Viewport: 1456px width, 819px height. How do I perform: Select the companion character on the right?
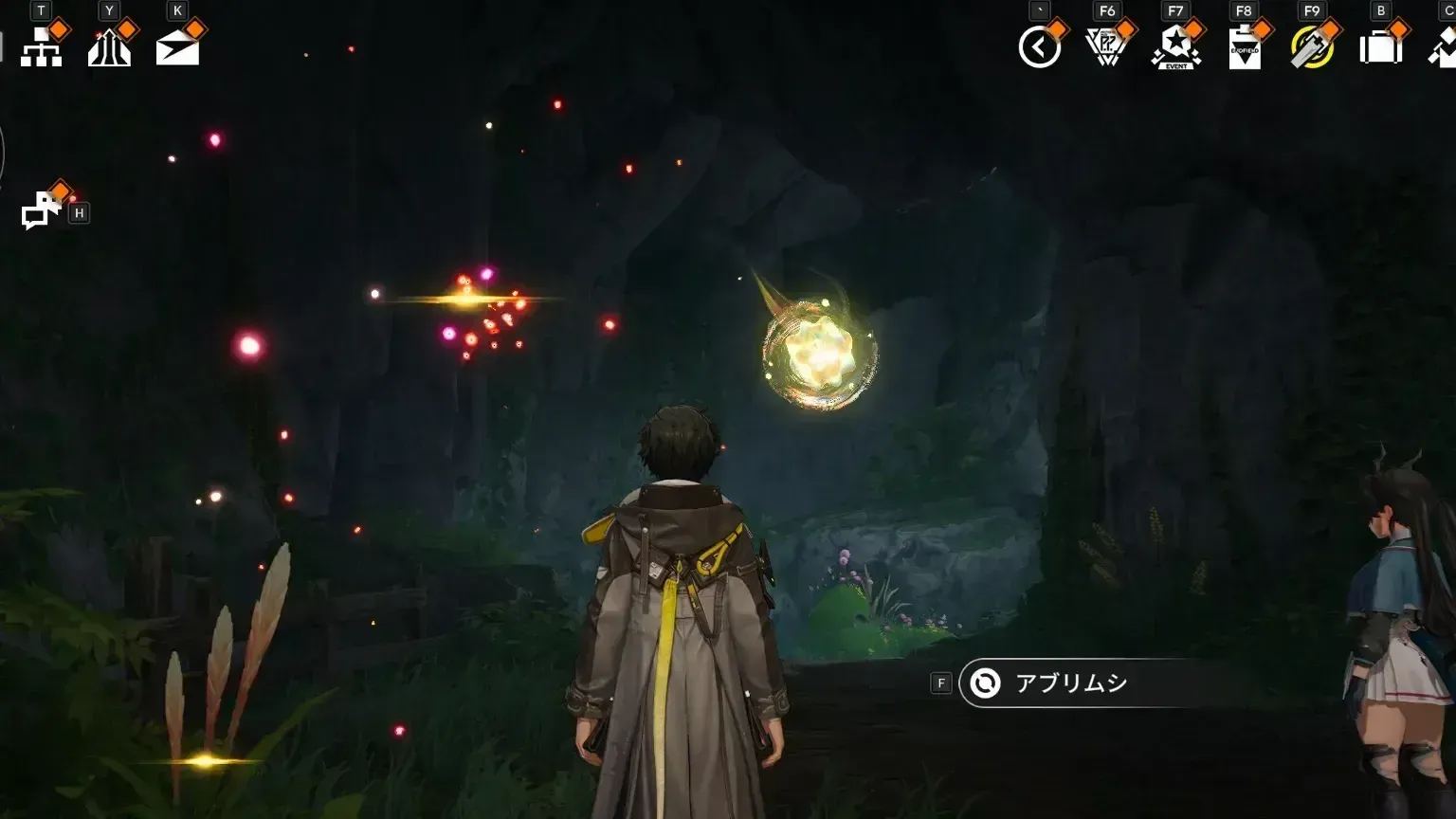[1393, 616]
